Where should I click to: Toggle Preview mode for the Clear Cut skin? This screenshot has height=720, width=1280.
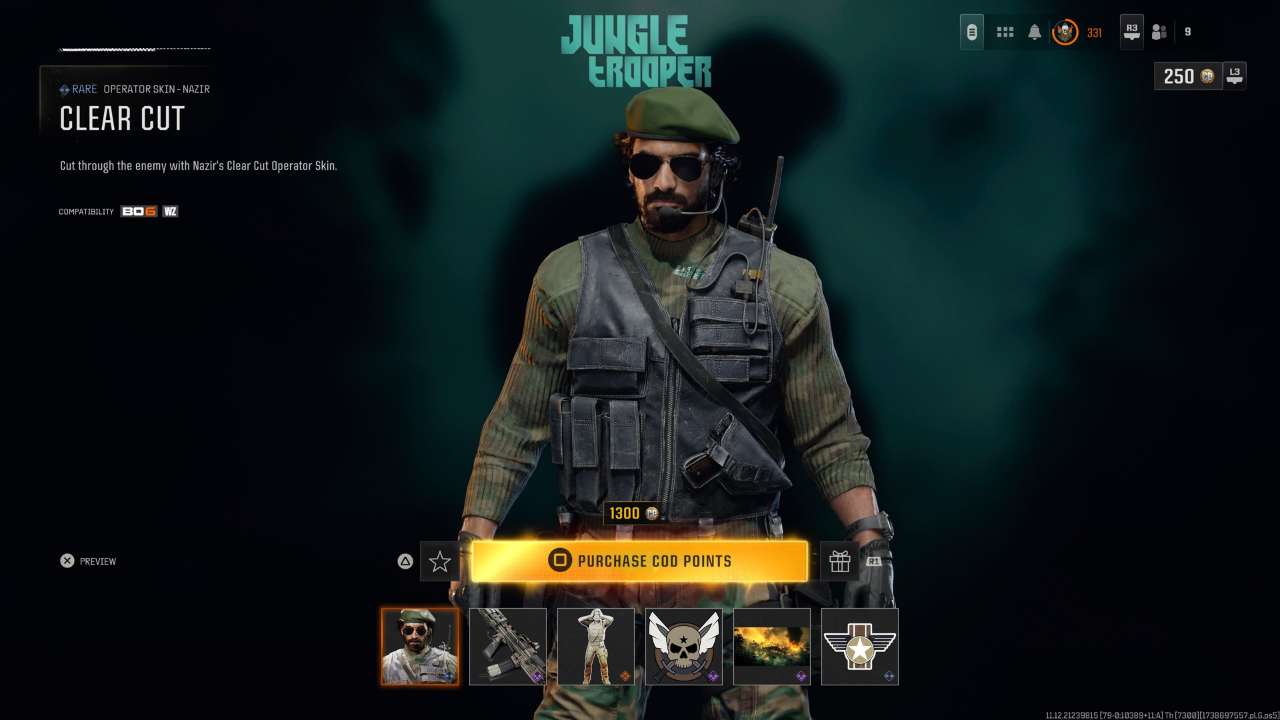[88, 561]
